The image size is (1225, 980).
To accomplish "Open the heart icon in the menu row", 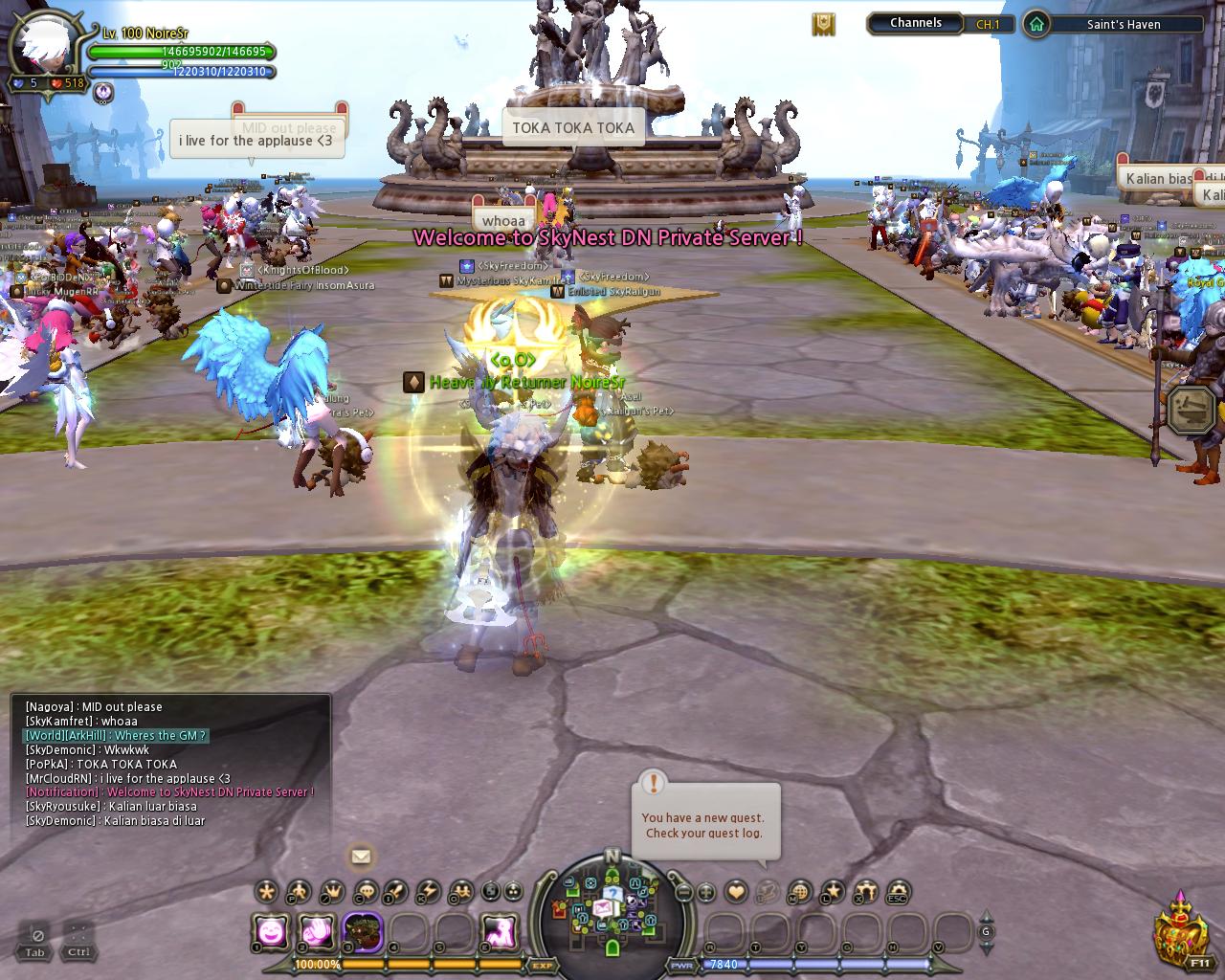I will 736,892.
